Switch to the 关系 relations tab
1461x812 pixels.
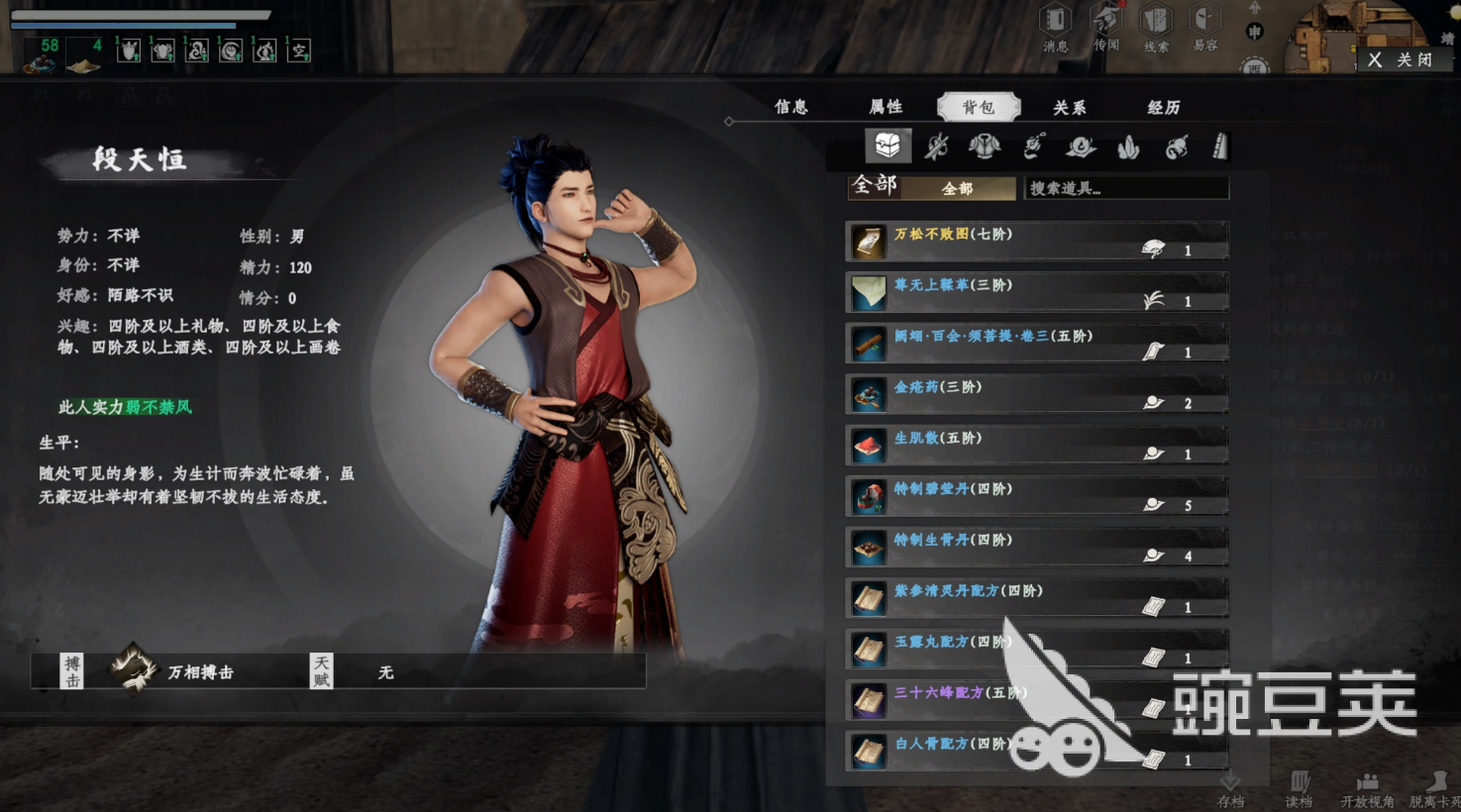(1069, 107)
